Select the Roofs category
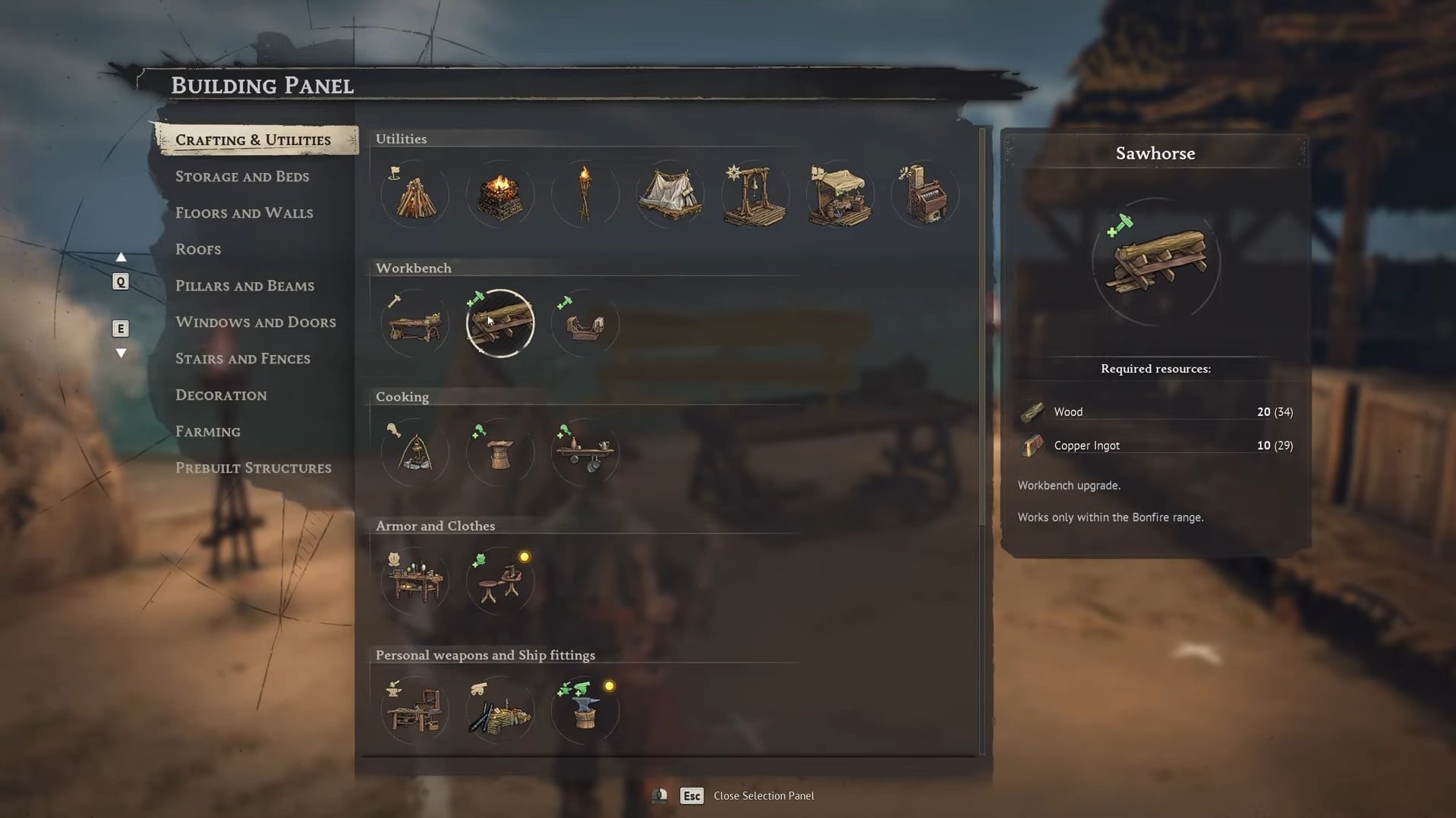The height and width of the screenshot is (818, 1456). [x=198, y=250]
